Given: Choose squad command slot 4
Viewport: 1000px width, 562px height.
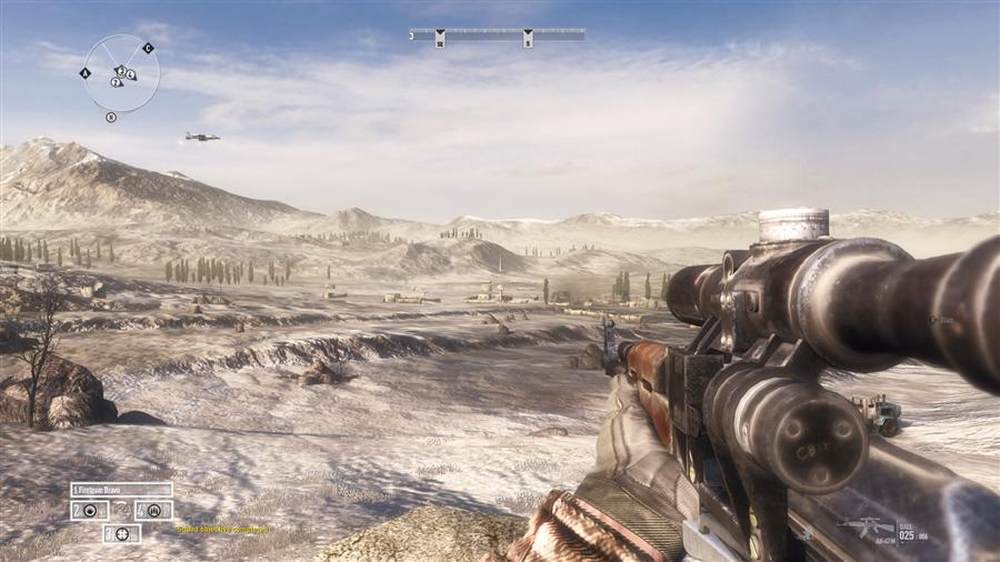Looking at the screenshot, I should pyautogui.click(x=153, y=510).
